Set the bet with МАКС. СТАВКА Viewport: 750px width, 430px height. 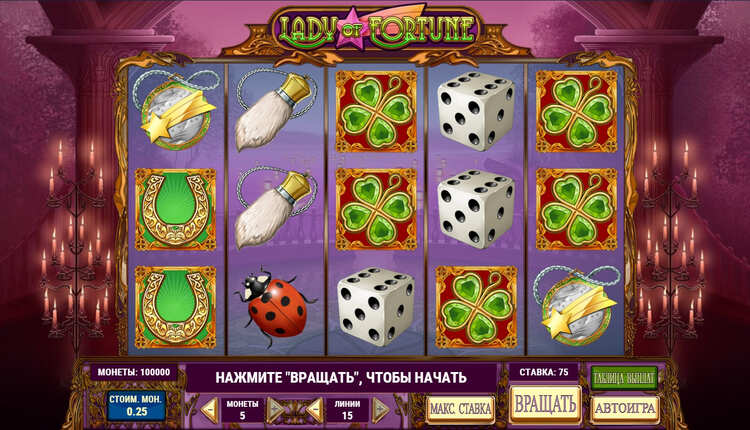pos(460,408)
